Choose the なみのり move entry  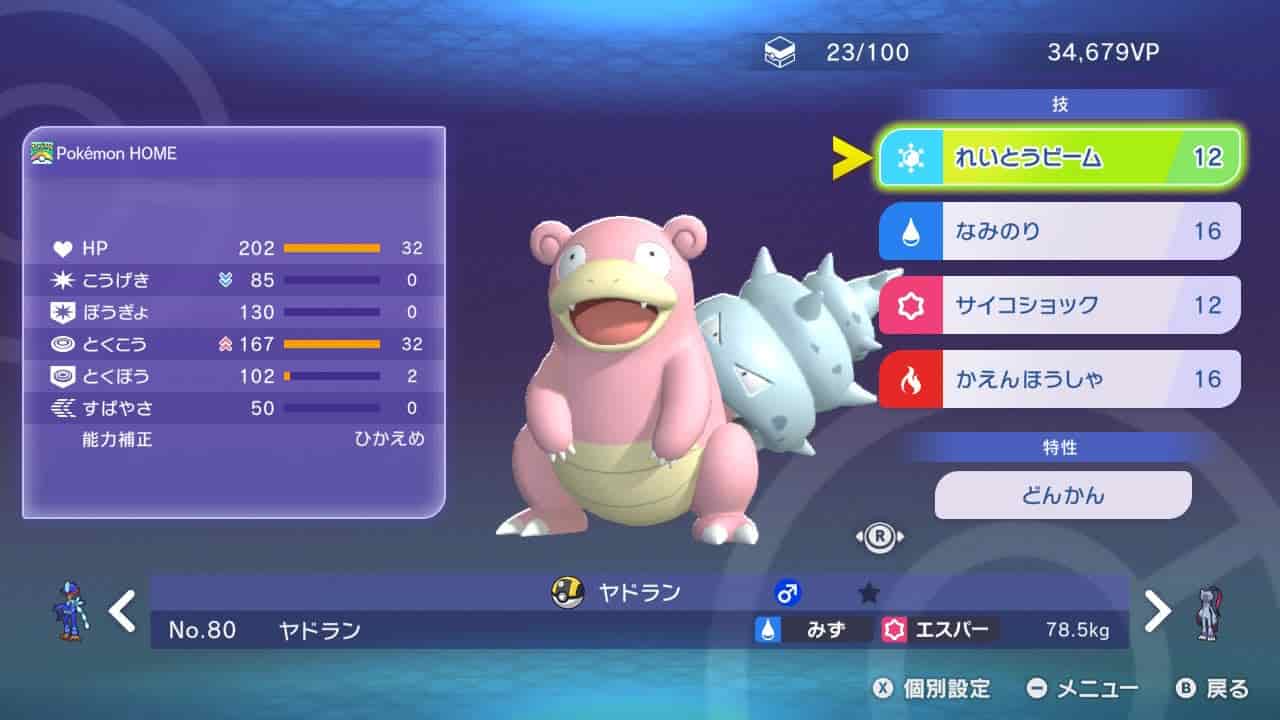click(x=1060, y=231)
